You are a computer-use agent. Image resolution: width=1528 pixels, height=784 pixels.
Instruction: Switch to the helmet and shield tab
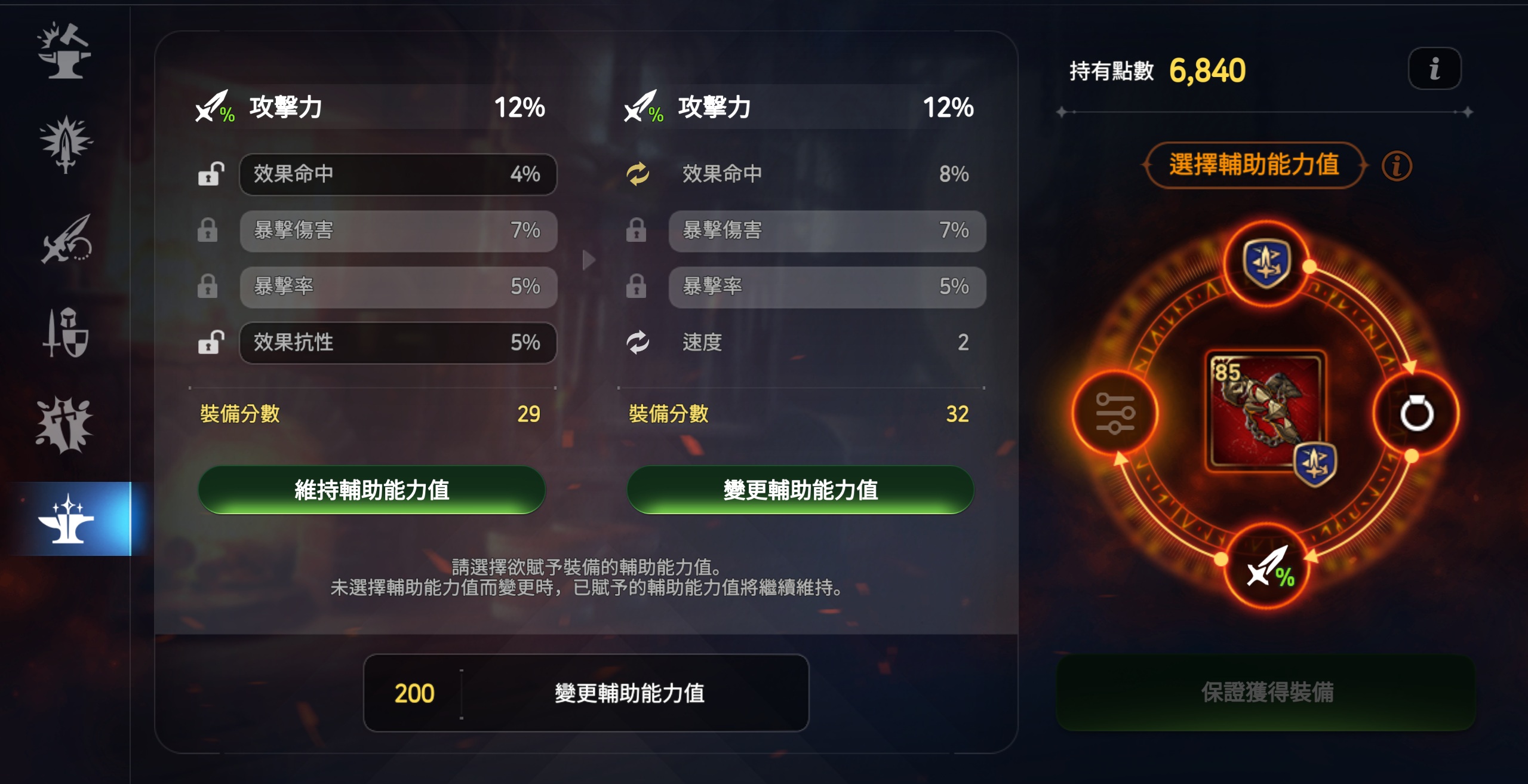pyautogui.click(x=66, y=333)
